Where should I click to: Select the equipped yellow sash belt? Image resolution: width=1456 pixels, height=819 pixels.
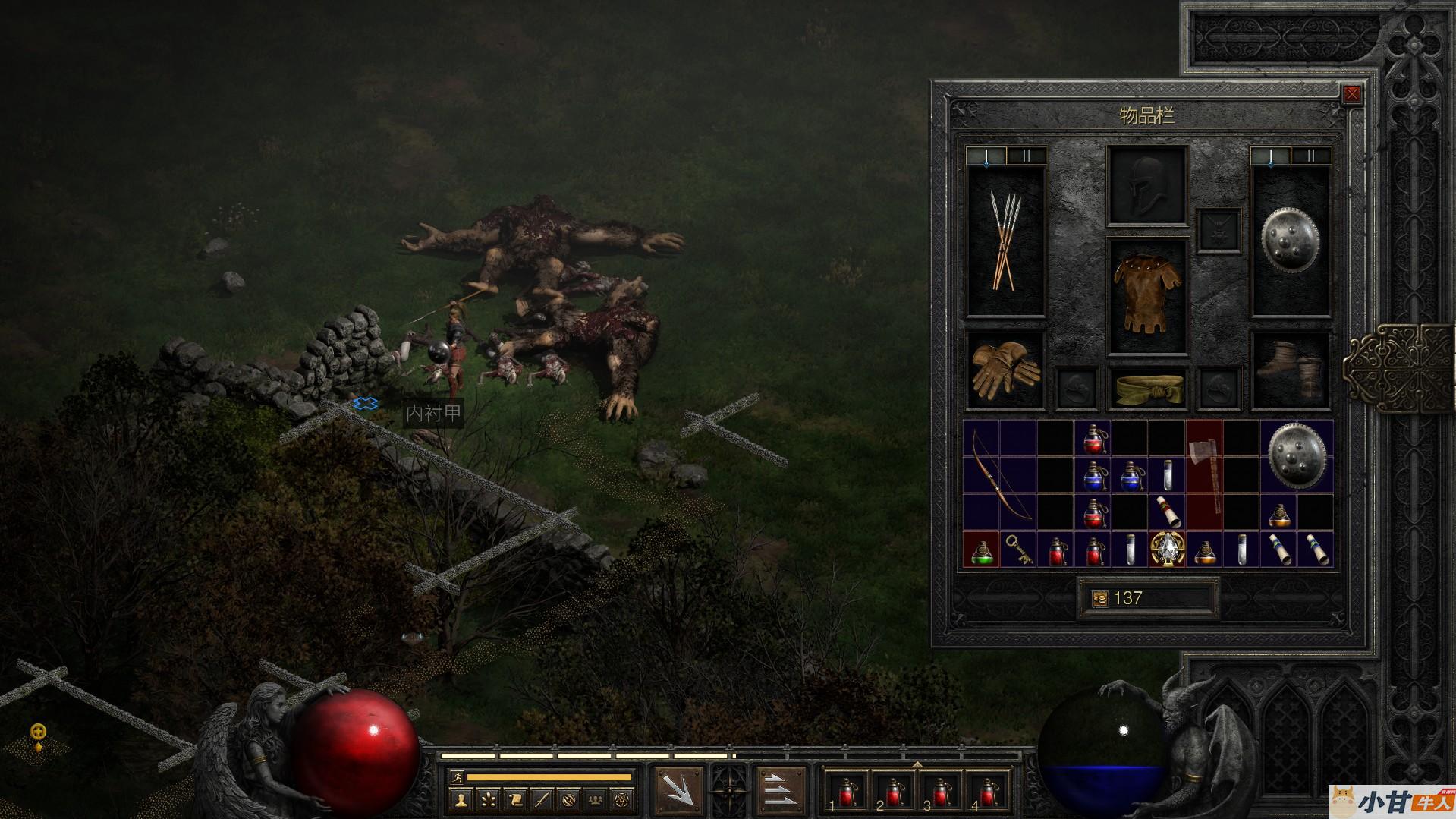pos(1146,387)
